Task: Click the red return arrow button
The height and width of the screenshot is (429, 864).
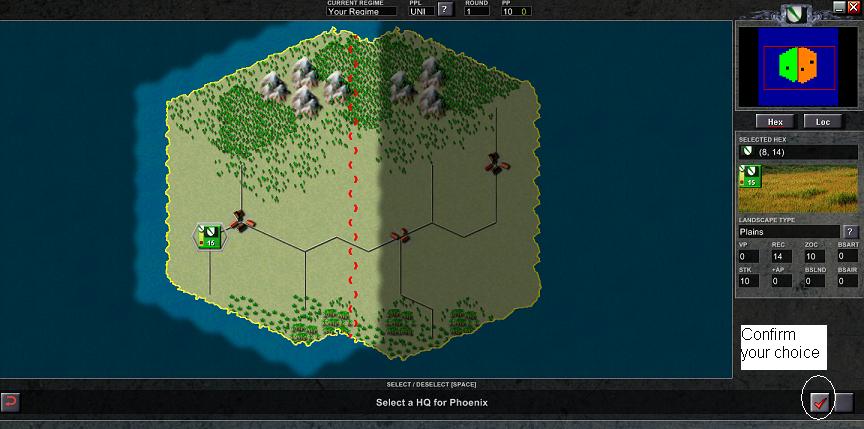Action: pos(10,402)
